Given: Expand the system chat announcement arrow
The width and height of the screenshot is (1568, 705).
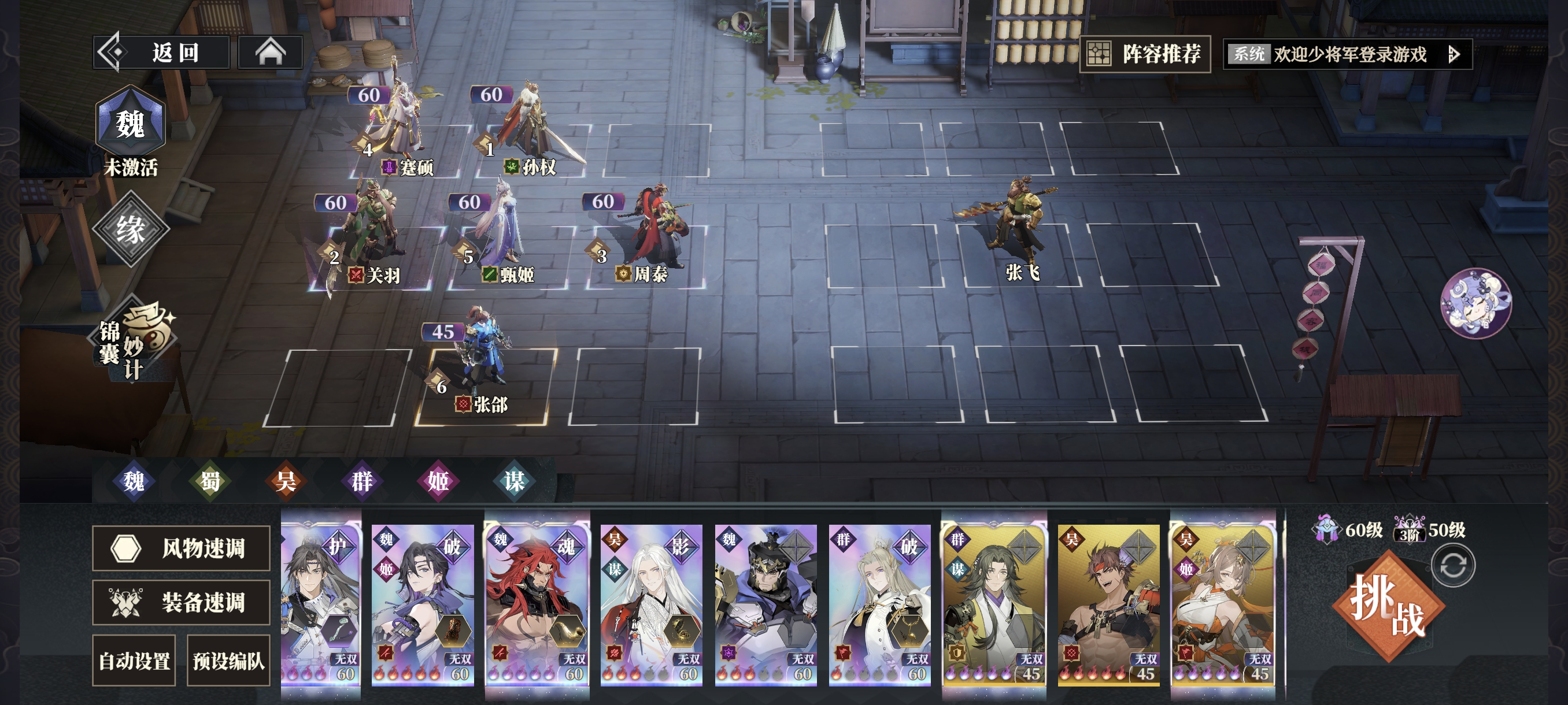Looking at the screenshot, I should coord(1454,55).
